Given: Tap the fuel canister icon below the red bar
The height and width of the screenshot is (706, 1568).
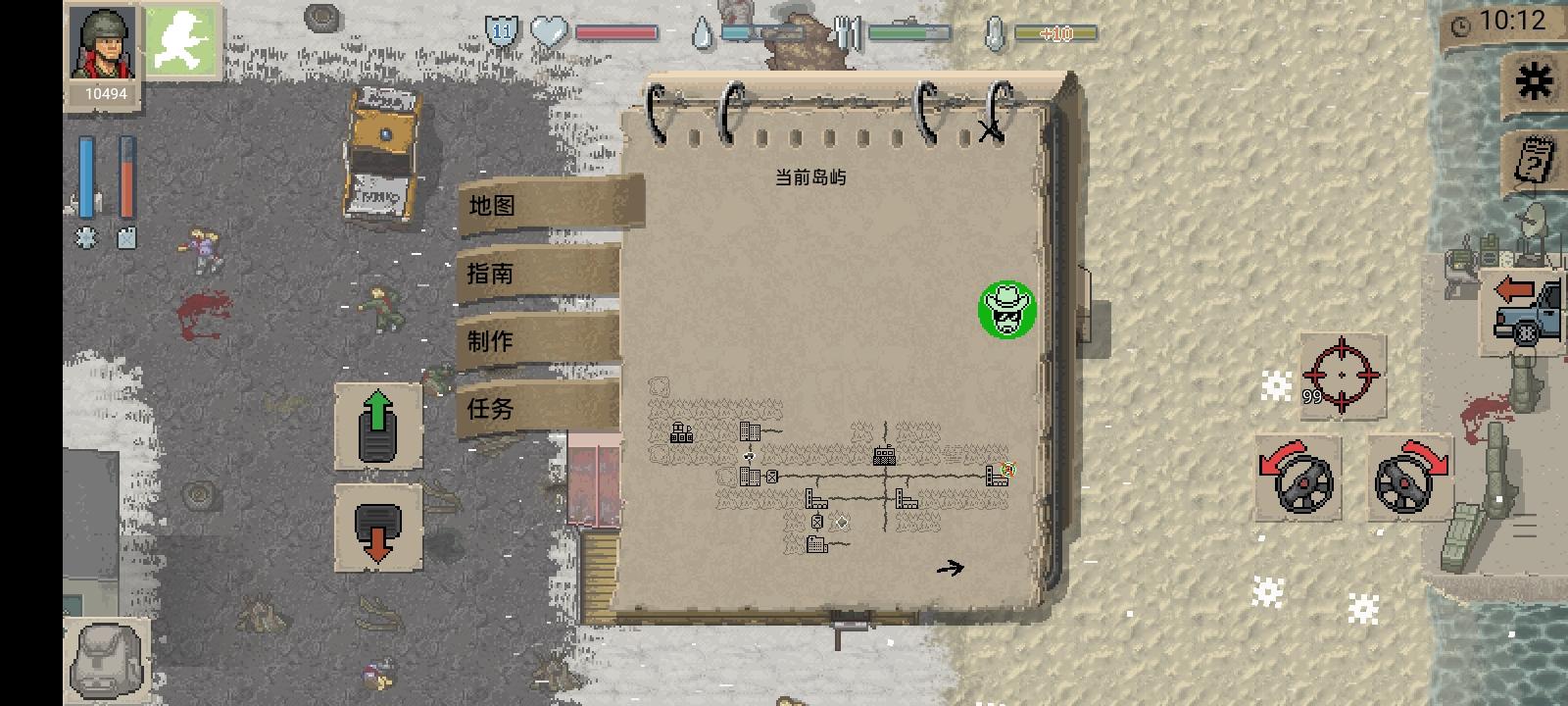Looking at the screenshot, I should (x=124, y=235).
